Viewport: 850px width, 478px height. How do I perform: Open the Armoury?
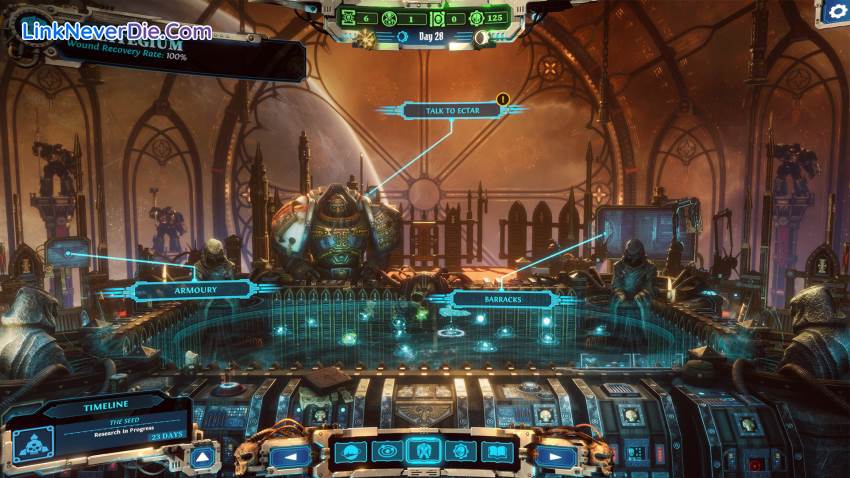click(x=190, y=290)
